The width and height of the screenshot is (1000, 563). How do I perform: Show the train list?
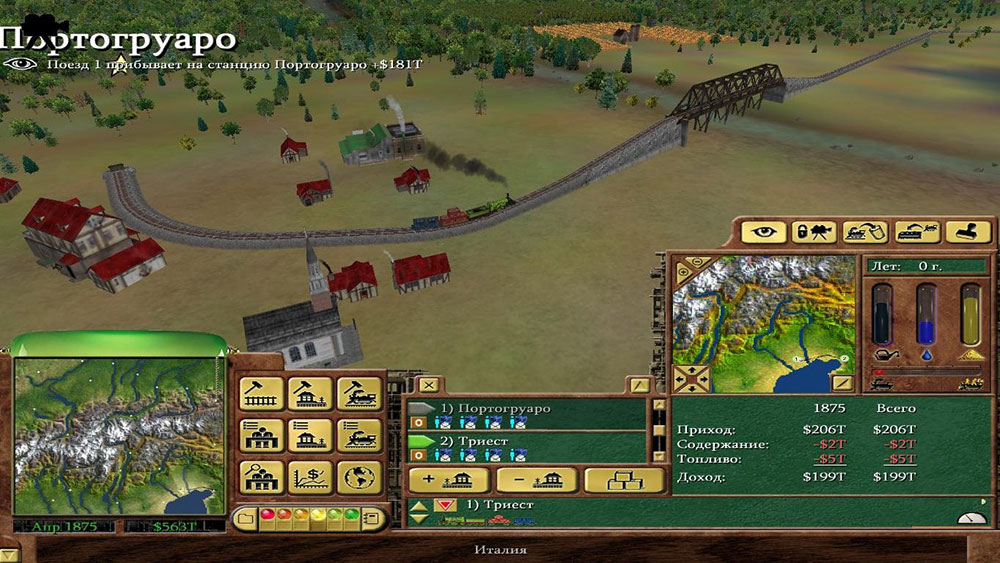point(359,435)
